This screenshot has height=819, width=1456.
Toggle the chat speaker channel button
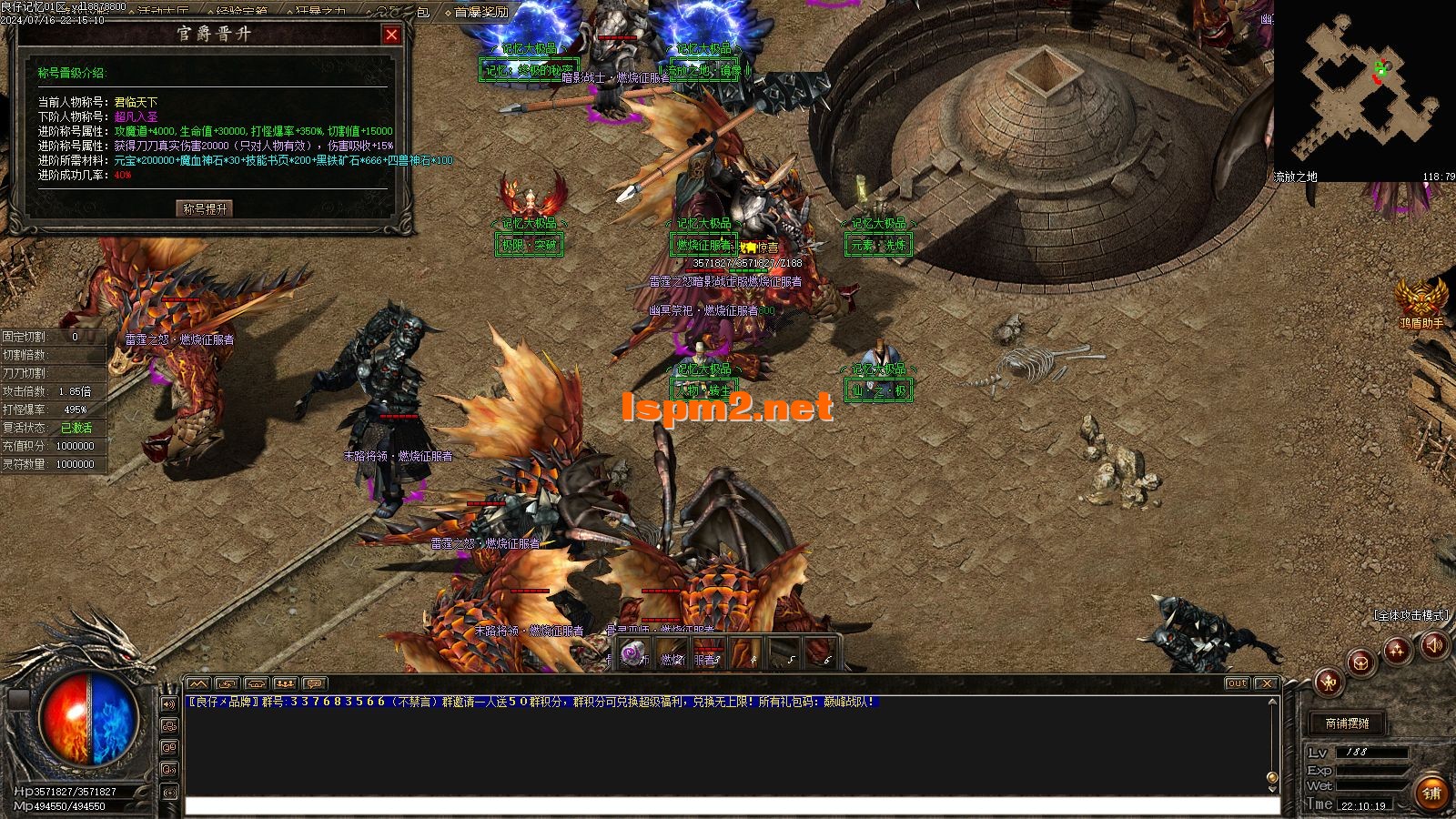pyautogui.click(x=169, y=704)
